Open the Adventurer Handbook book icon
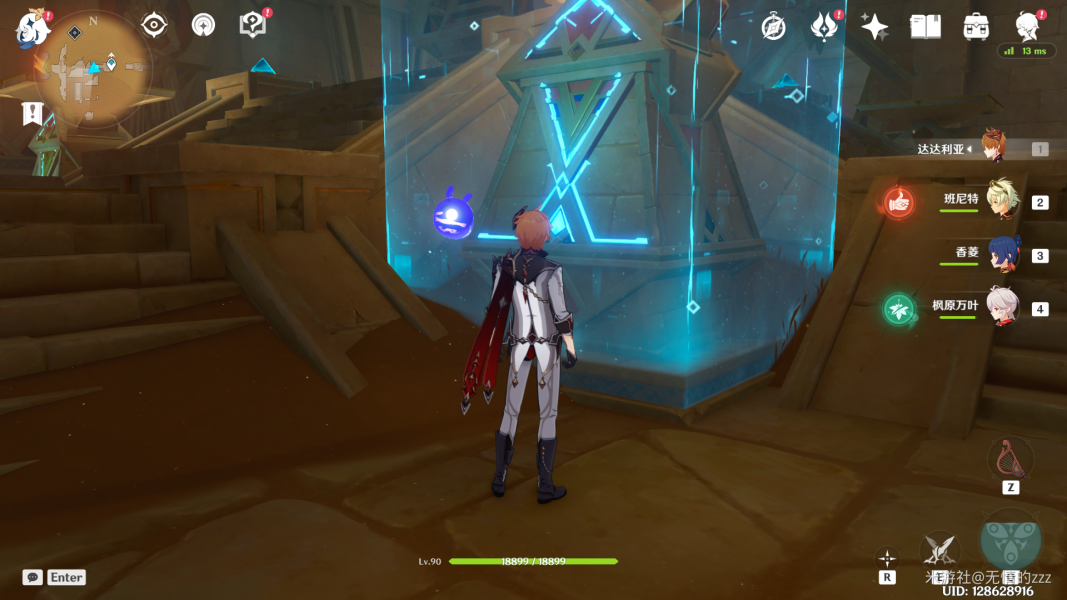Screen dimensions: 1067x600 (x=925, y=27)
